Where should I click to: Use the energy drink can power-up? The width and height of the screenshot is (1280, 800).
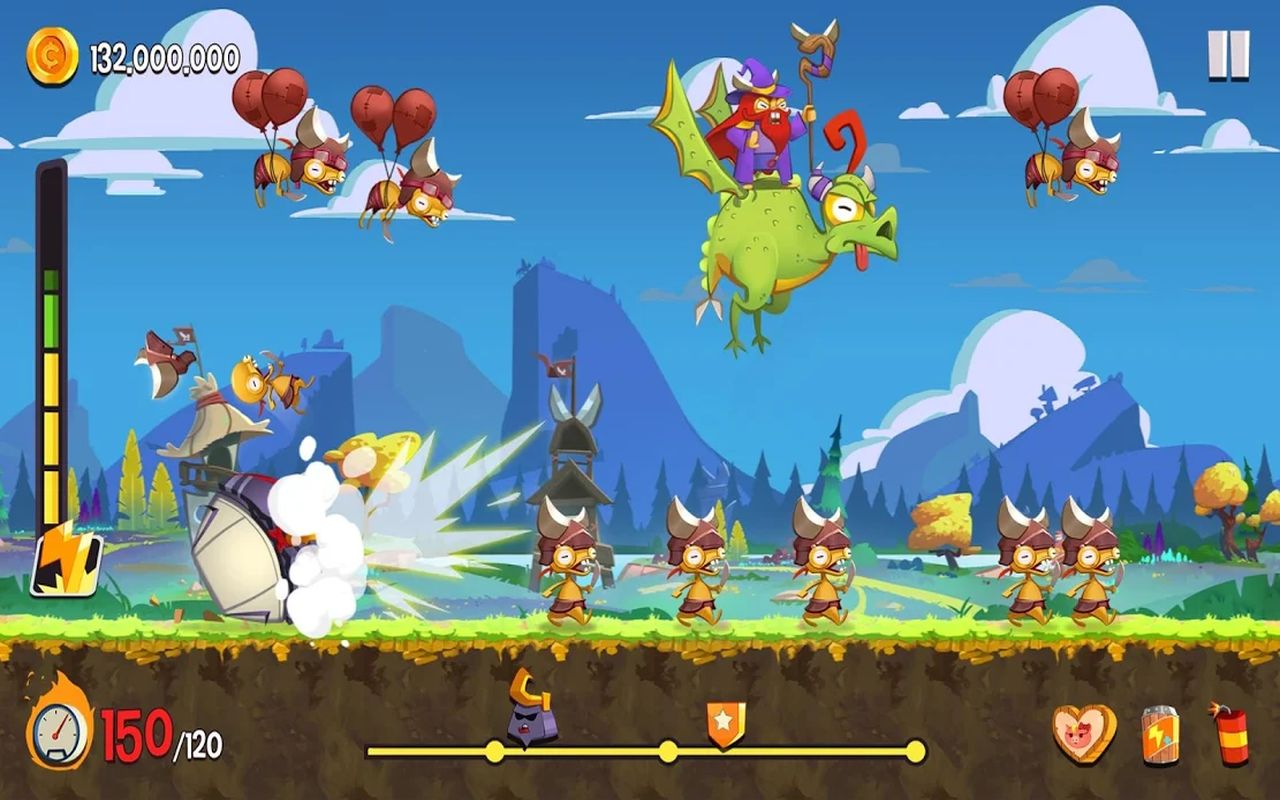[x=1160, y=736]
